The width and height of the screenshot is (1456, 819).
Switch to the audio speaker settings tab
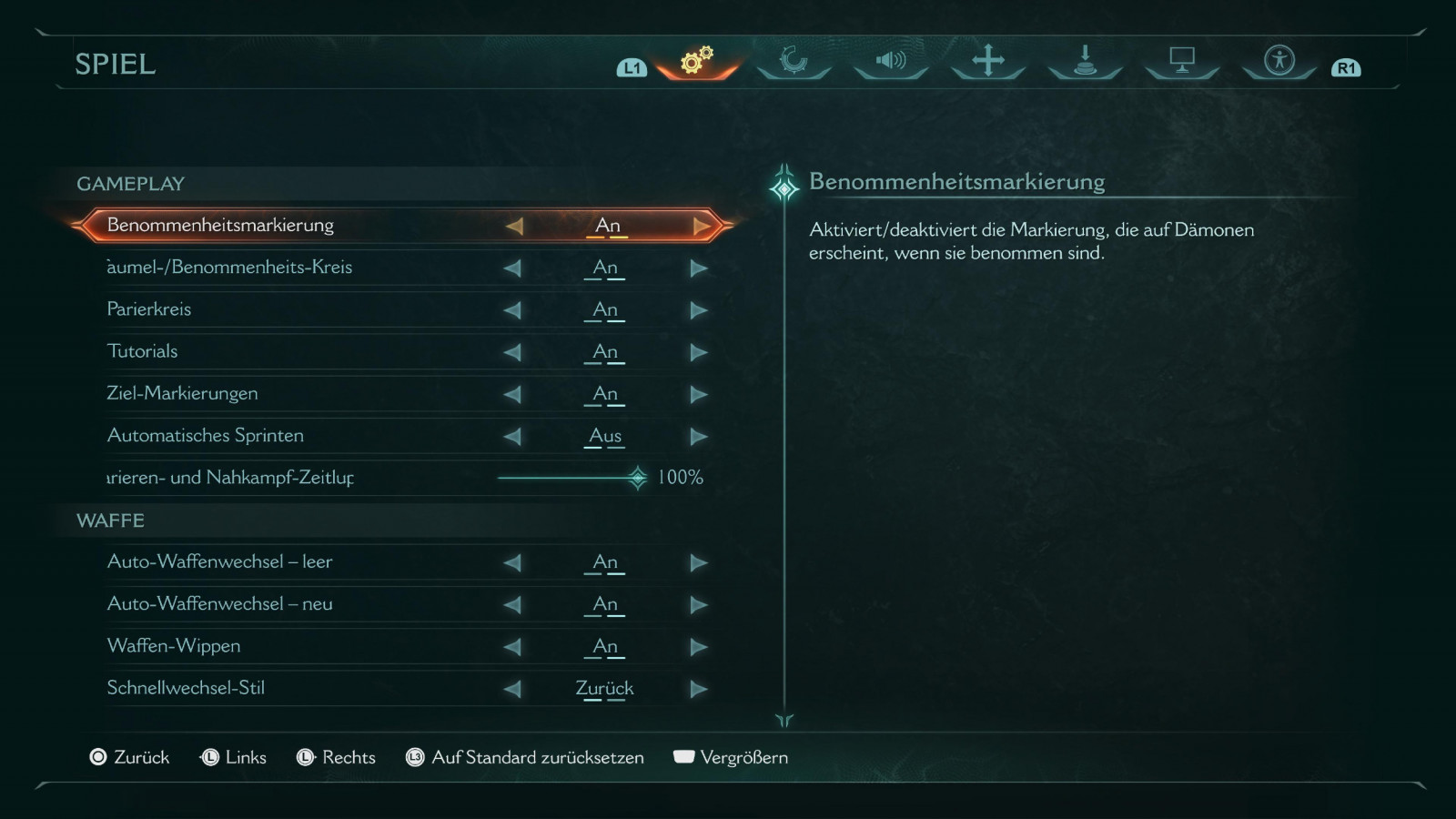891,61
